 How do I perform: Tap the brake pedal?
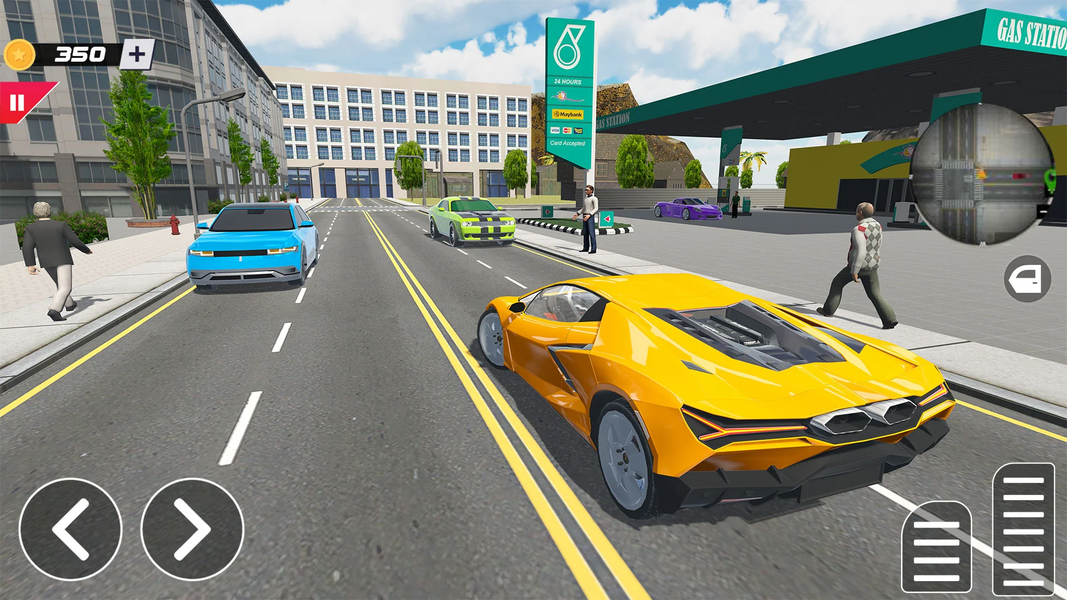tap(936, 546)
